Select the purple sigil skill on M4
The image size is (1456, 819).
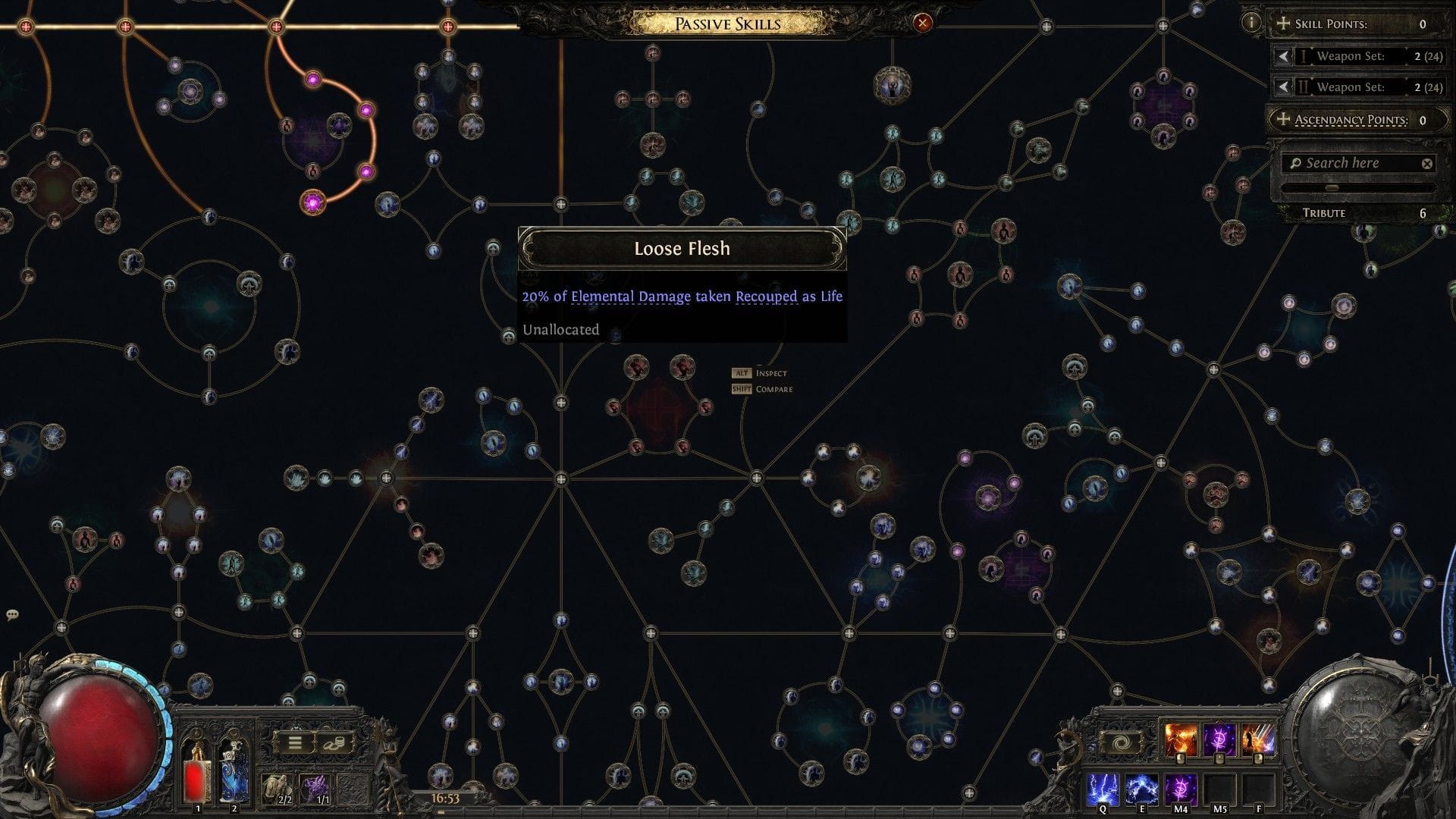pyautogui.click(x=1181, y=789)
